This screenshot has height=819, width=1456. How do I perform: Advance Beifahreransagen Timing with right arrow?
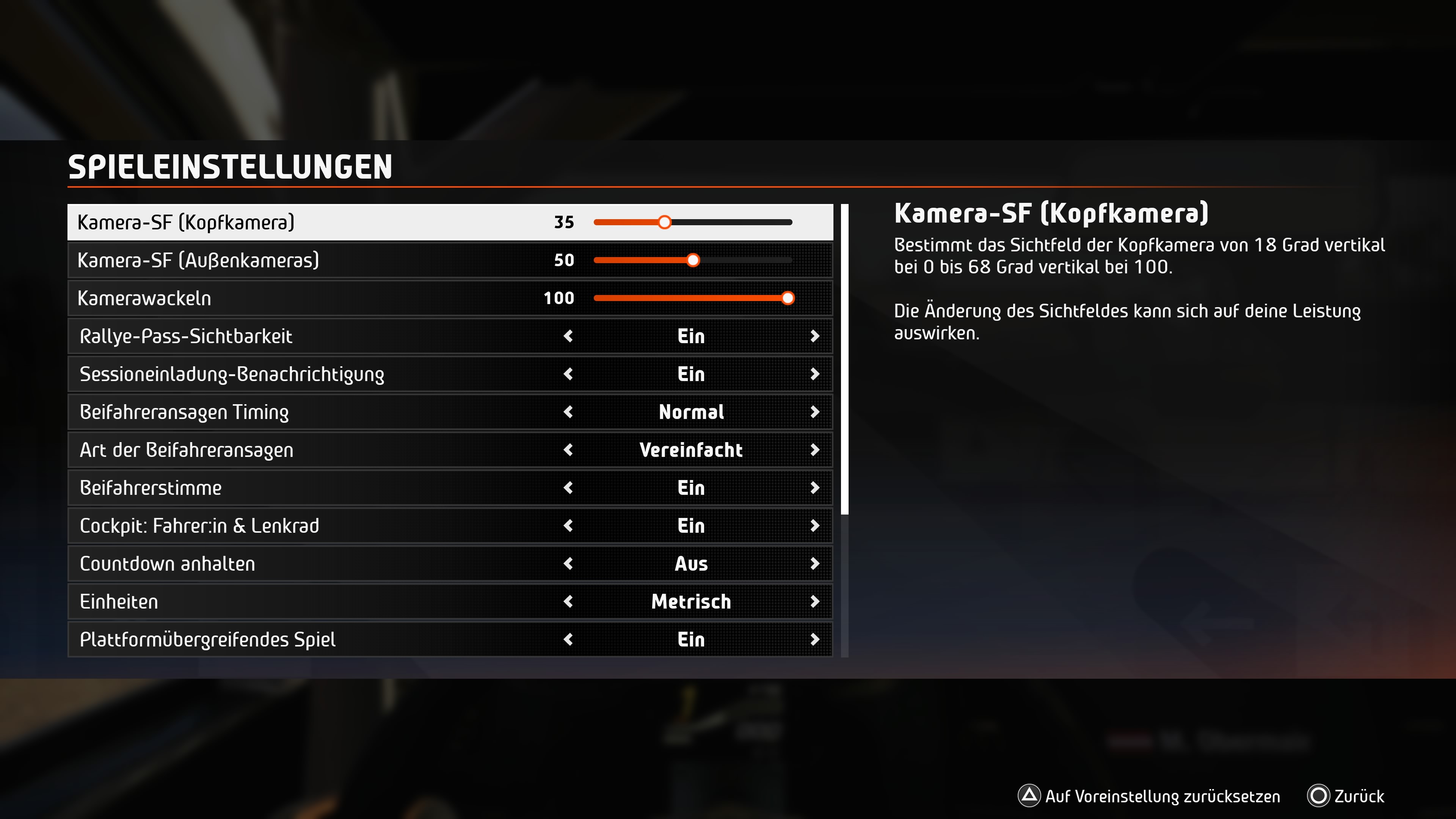814,412
